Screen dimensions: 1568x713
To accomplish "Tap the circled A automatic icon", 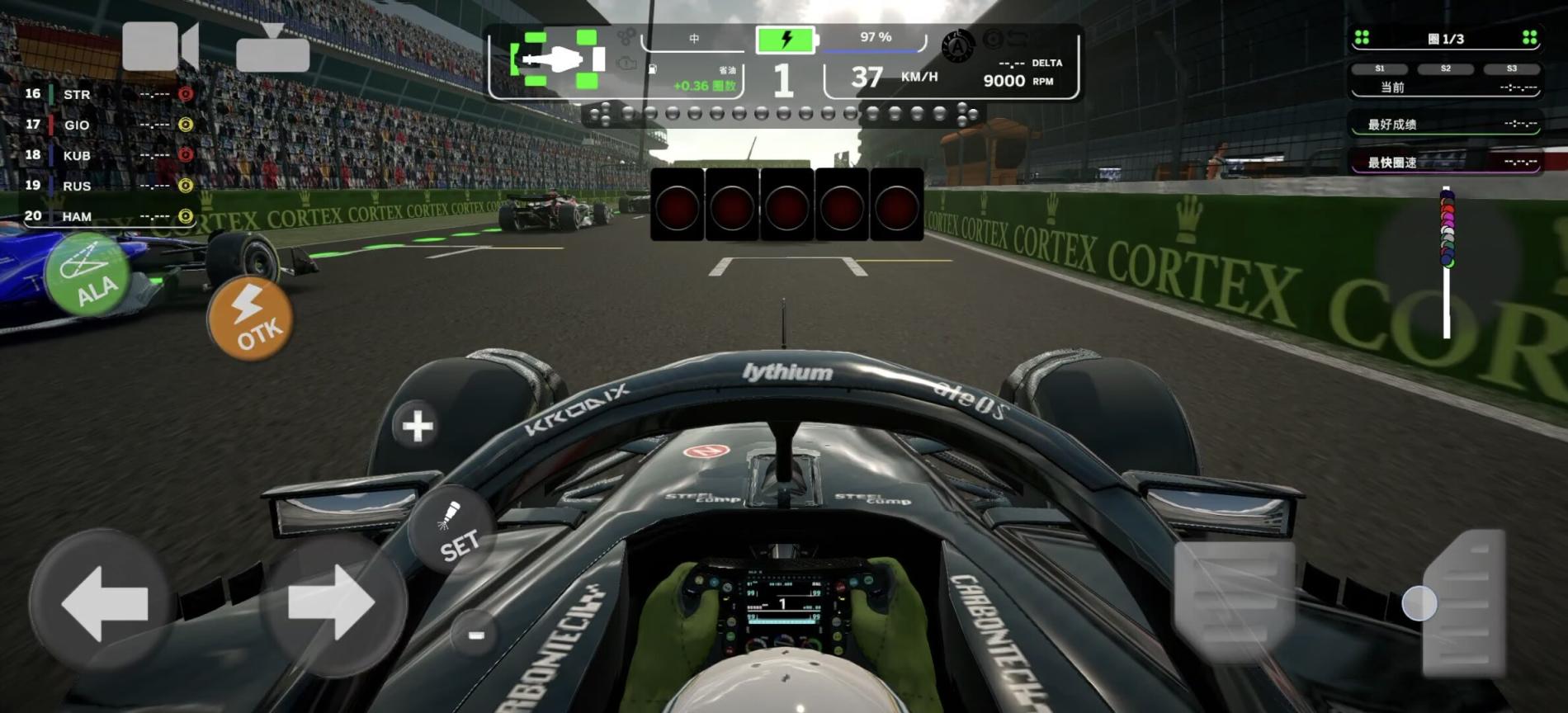I will [x=957, y=47].
